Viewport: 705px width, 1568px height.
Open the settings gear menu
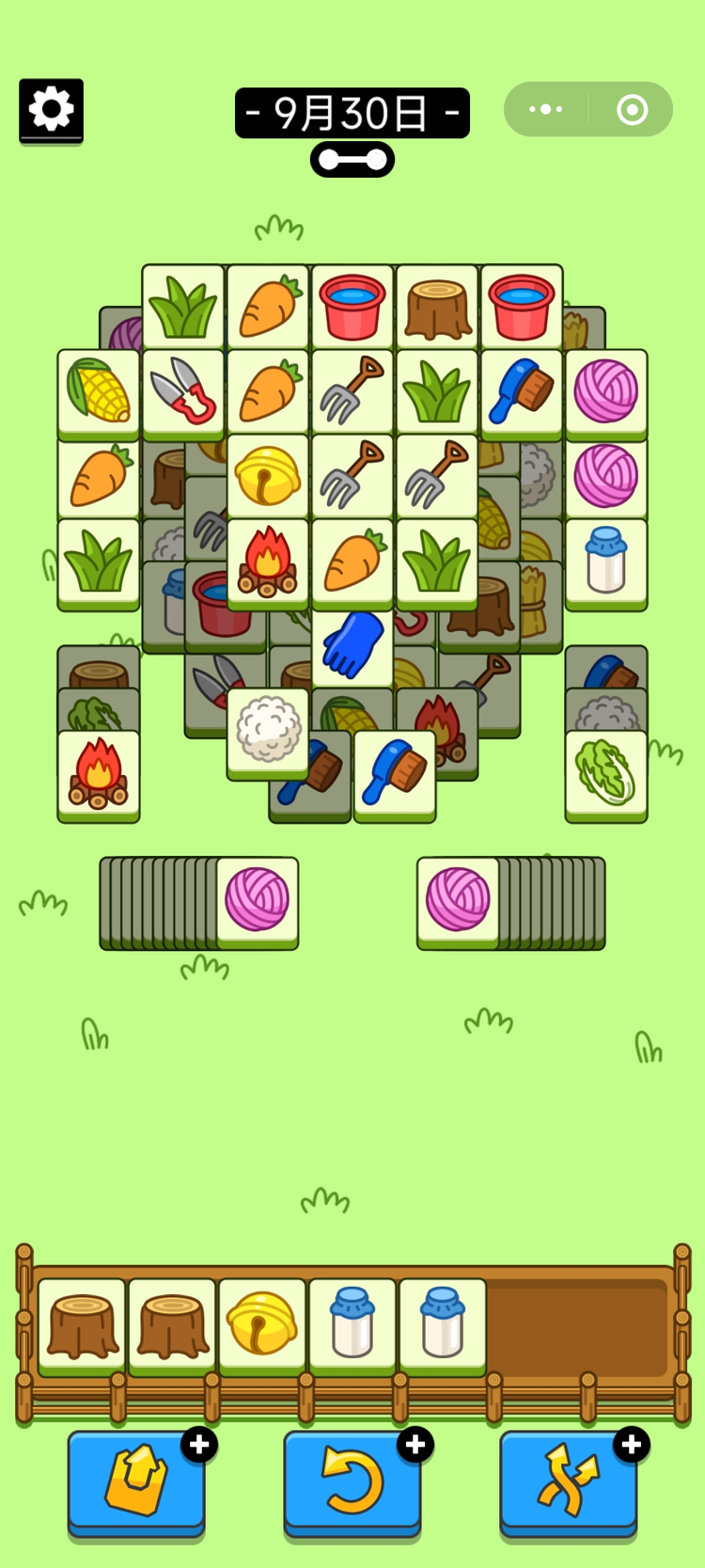click(51, 110)
